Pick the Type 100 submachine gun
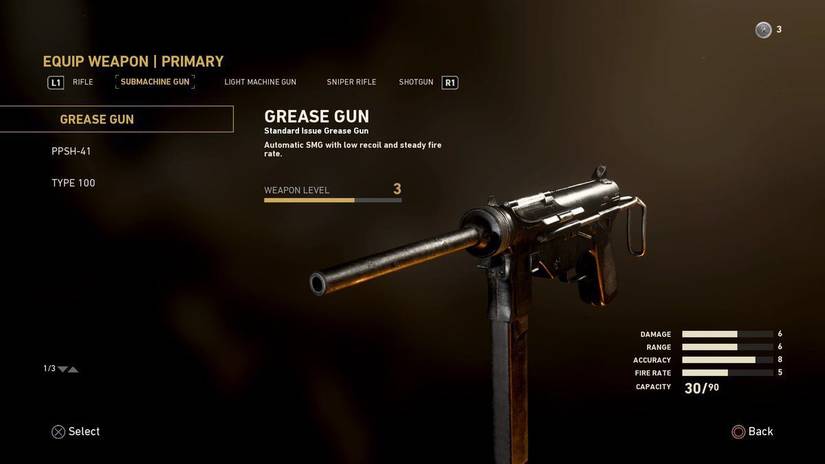825x464 pixels. coord(74,183)
